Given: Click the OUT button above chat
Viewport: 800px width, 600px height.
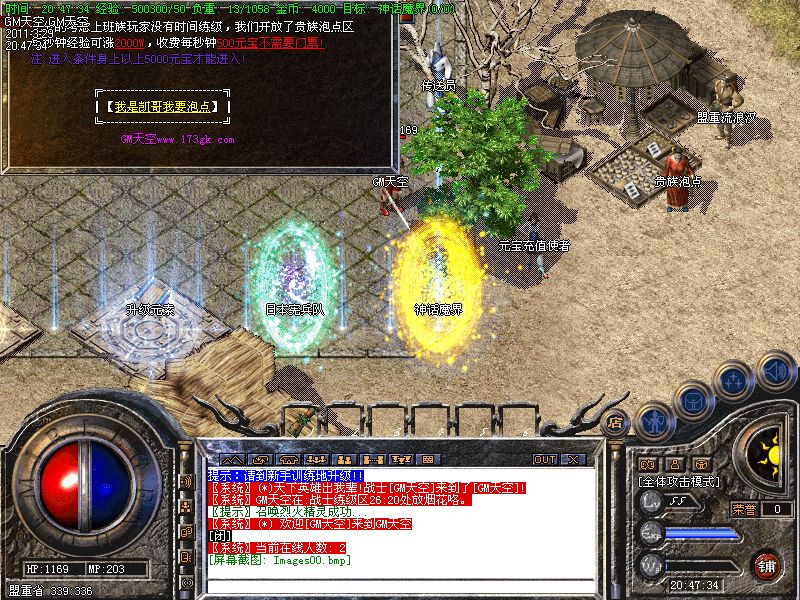Looking at the screenshot, I should pos(545,460).
